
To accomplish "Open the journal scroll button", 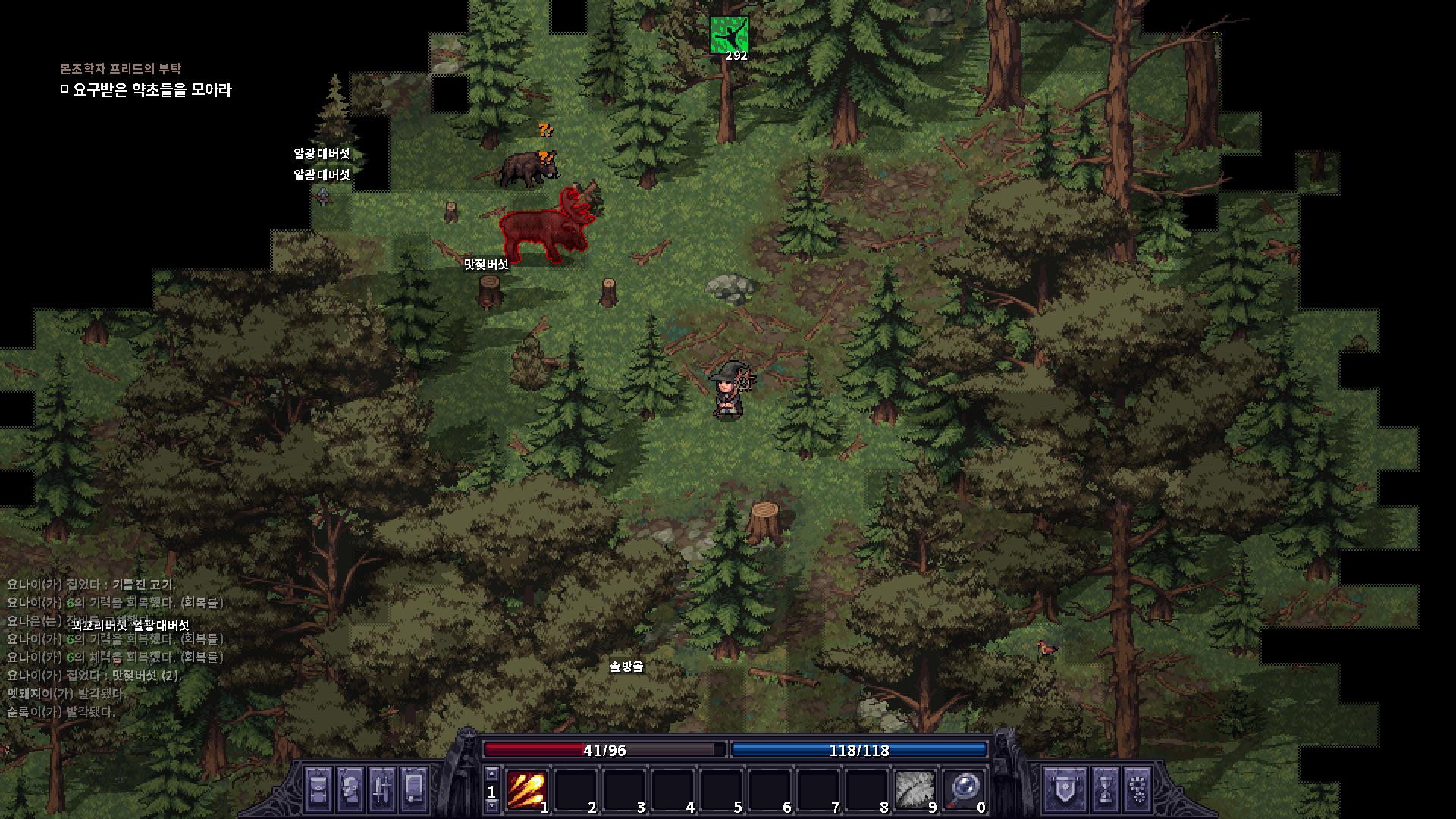I will 414,789.
